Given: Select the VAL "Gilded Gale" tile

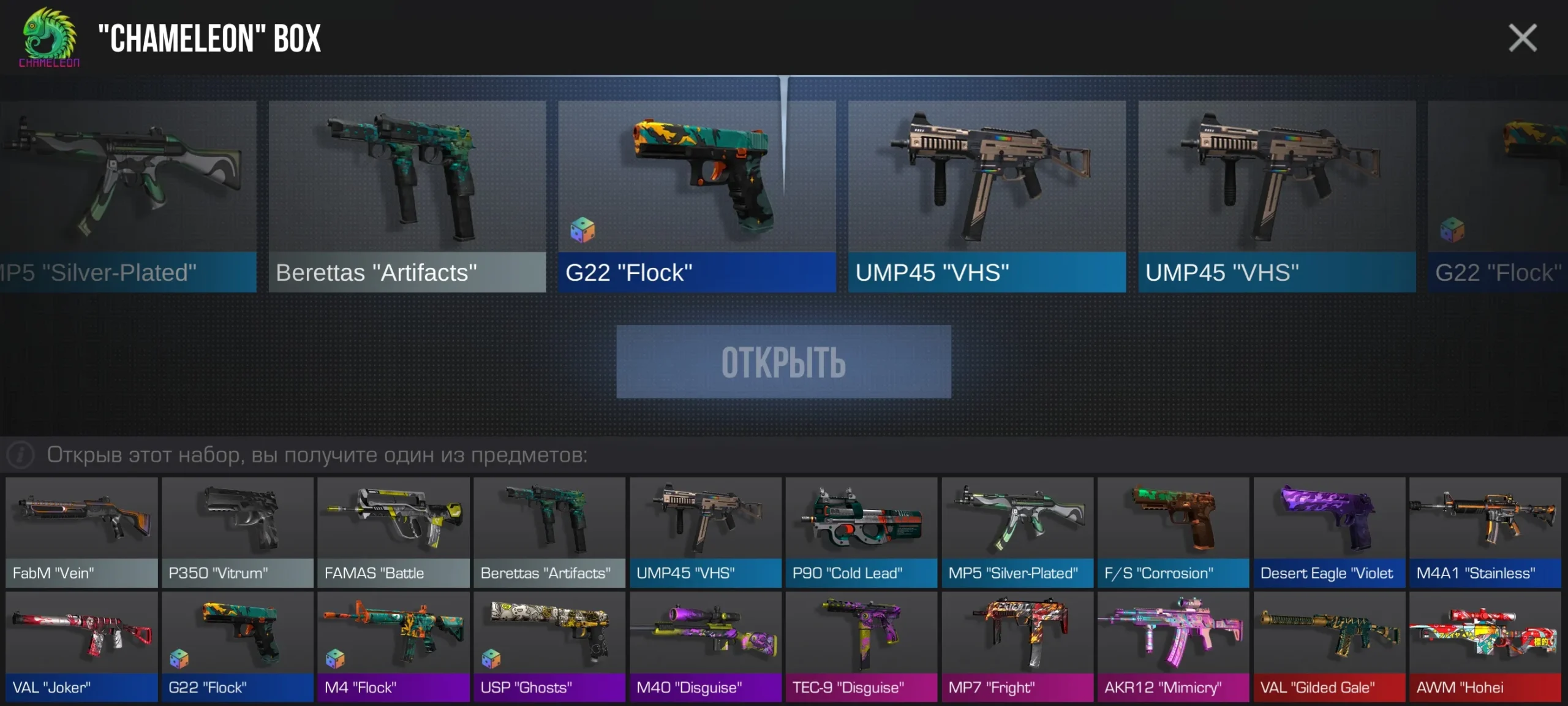Looking at the screenshot, I should pyautogui.click(x=1329, y=646).
